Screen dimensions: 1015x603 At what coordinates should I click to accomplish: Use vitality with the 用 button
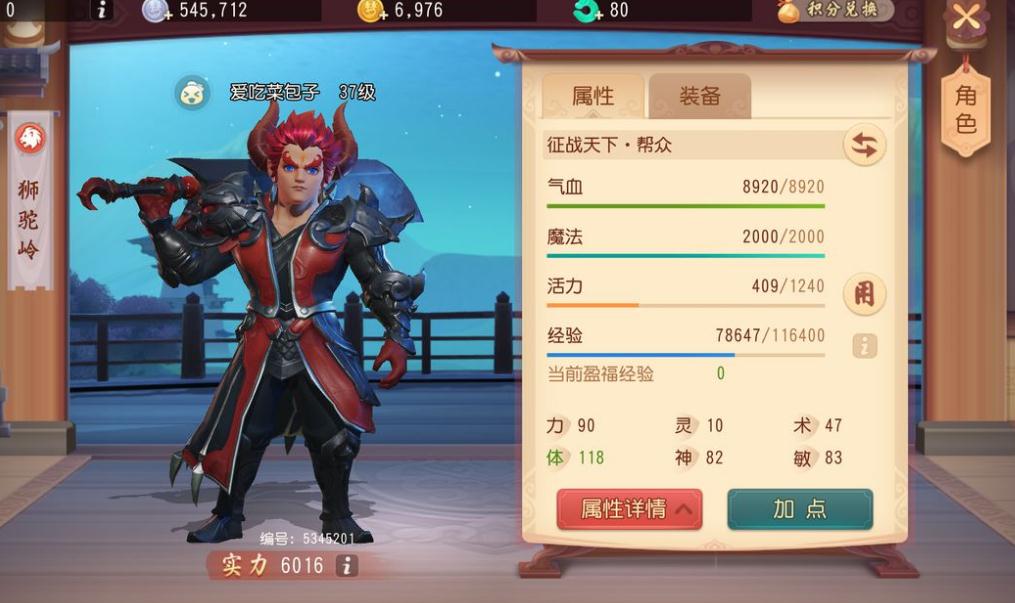click(864, 294)
